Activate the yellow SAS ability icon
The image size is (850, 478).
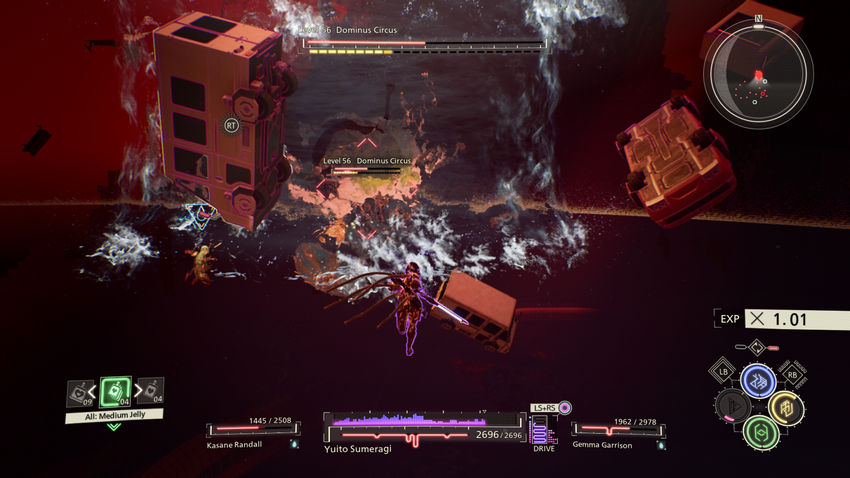[x=785, y=407]
